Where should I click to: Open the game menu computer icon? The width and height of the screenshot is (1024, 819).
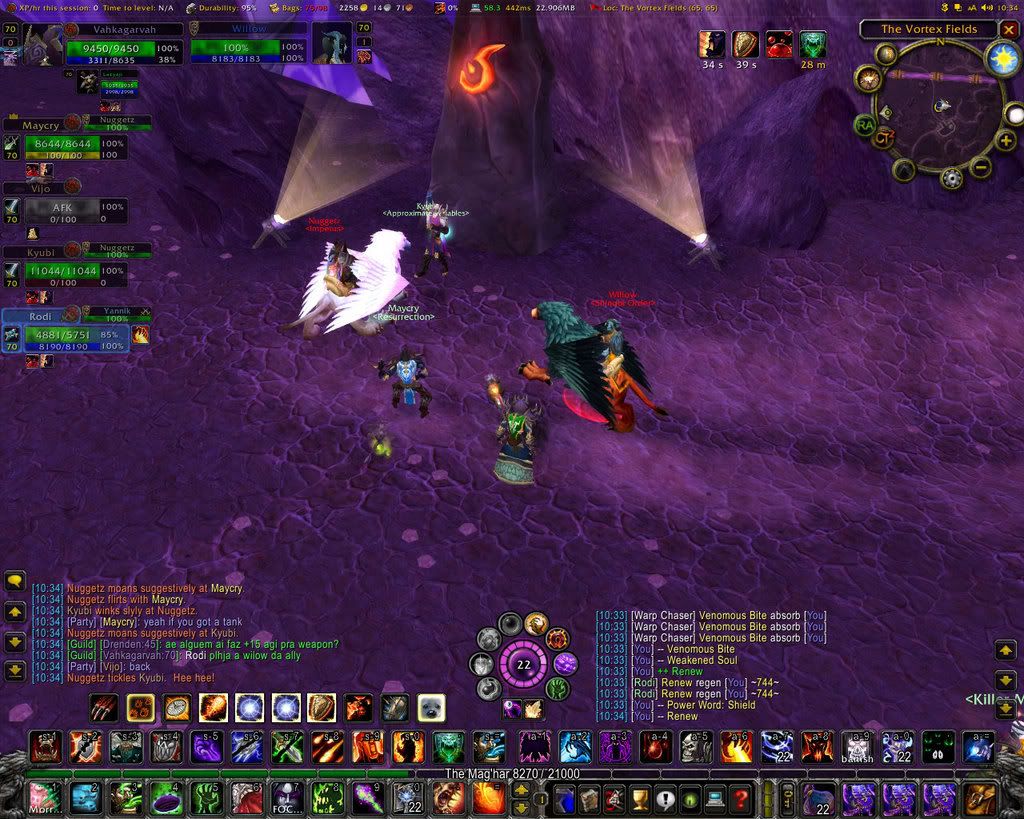(714, 799)
